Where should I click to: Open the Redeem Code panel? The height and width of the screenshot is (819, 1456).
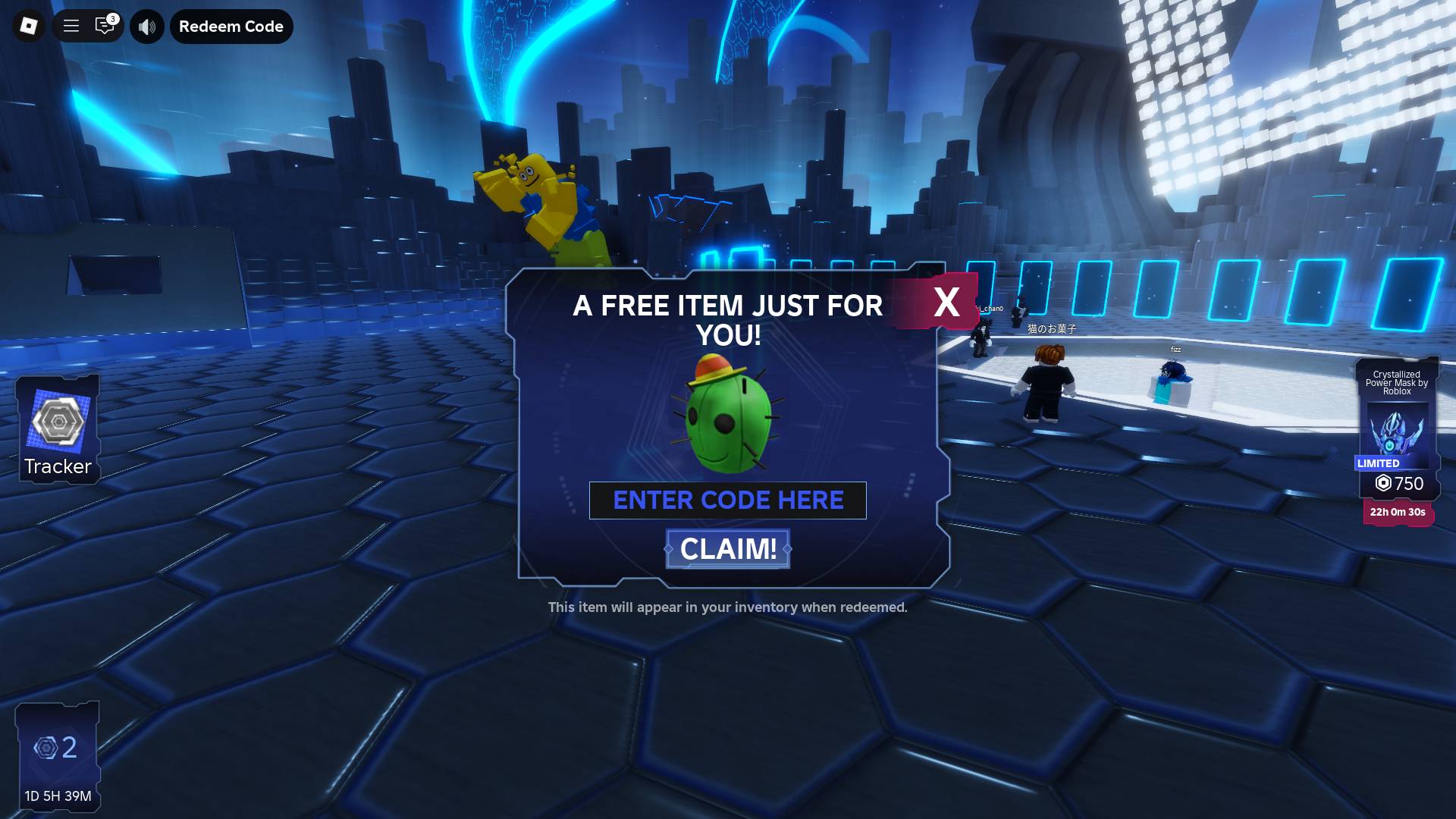coord(231,27)
